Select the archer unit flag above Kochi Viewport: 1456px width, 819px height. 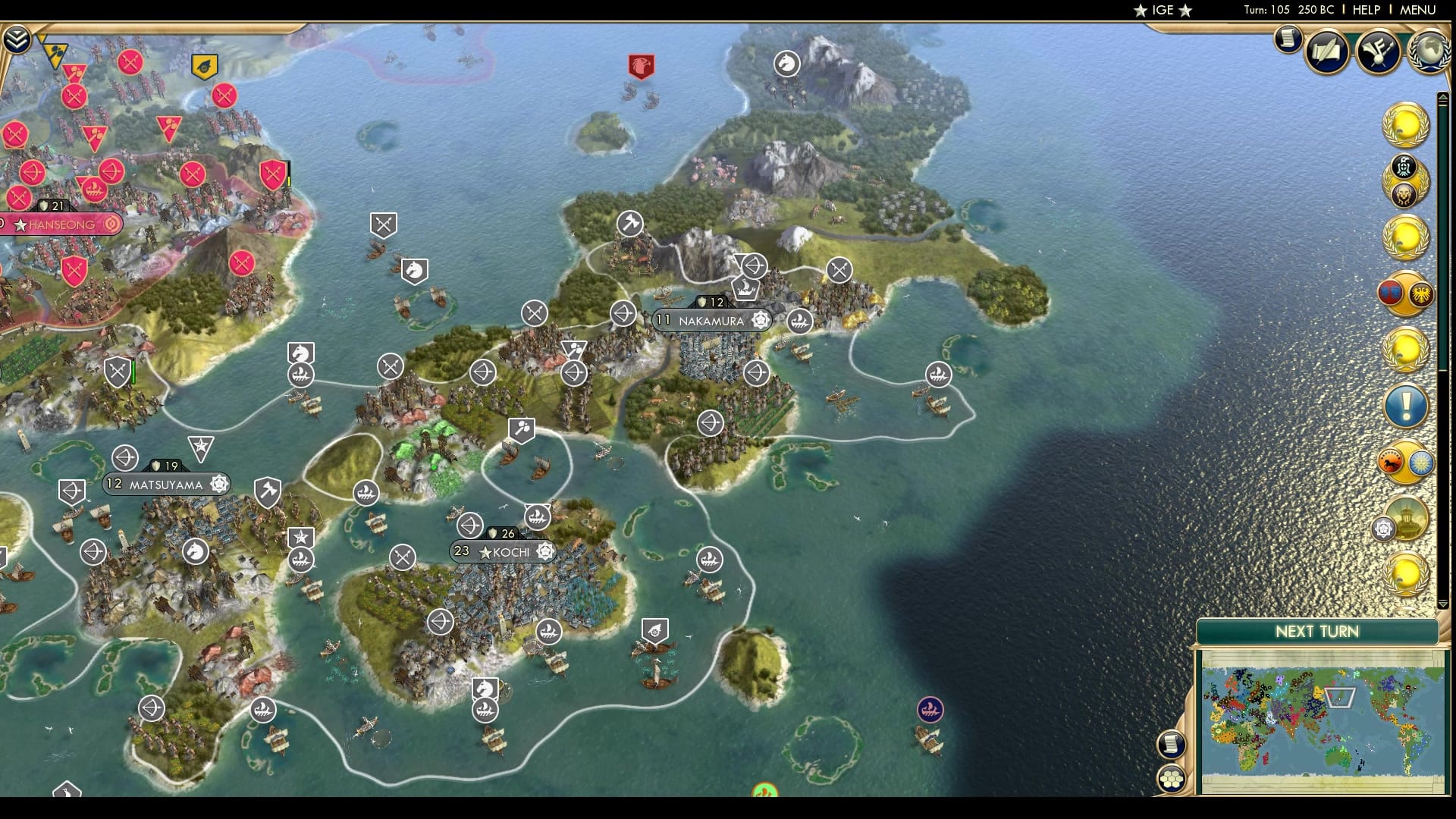471,526
